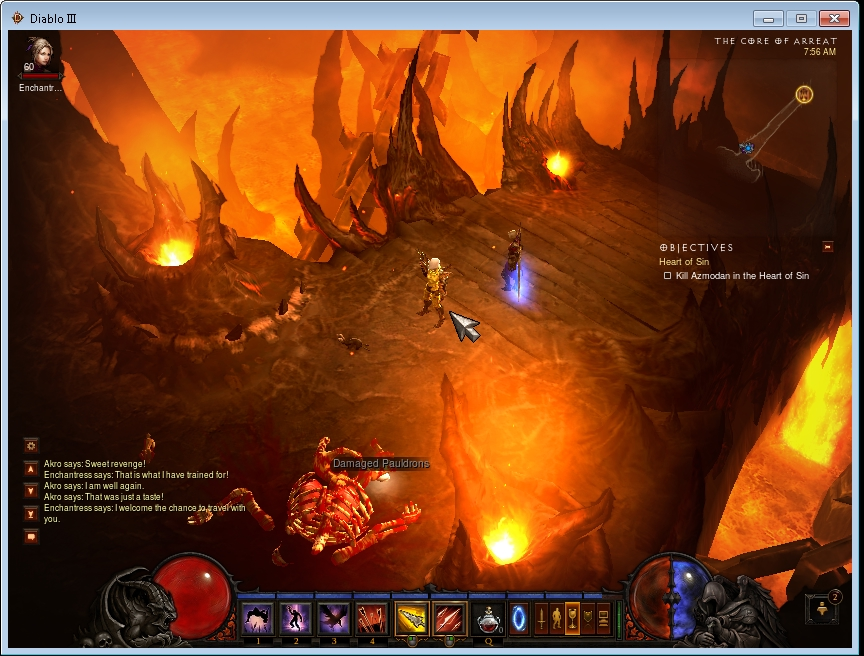Cast the winged bat skill in slot 3
The height and width of the screenshot is (656, 864).
[x=334, y=619]
